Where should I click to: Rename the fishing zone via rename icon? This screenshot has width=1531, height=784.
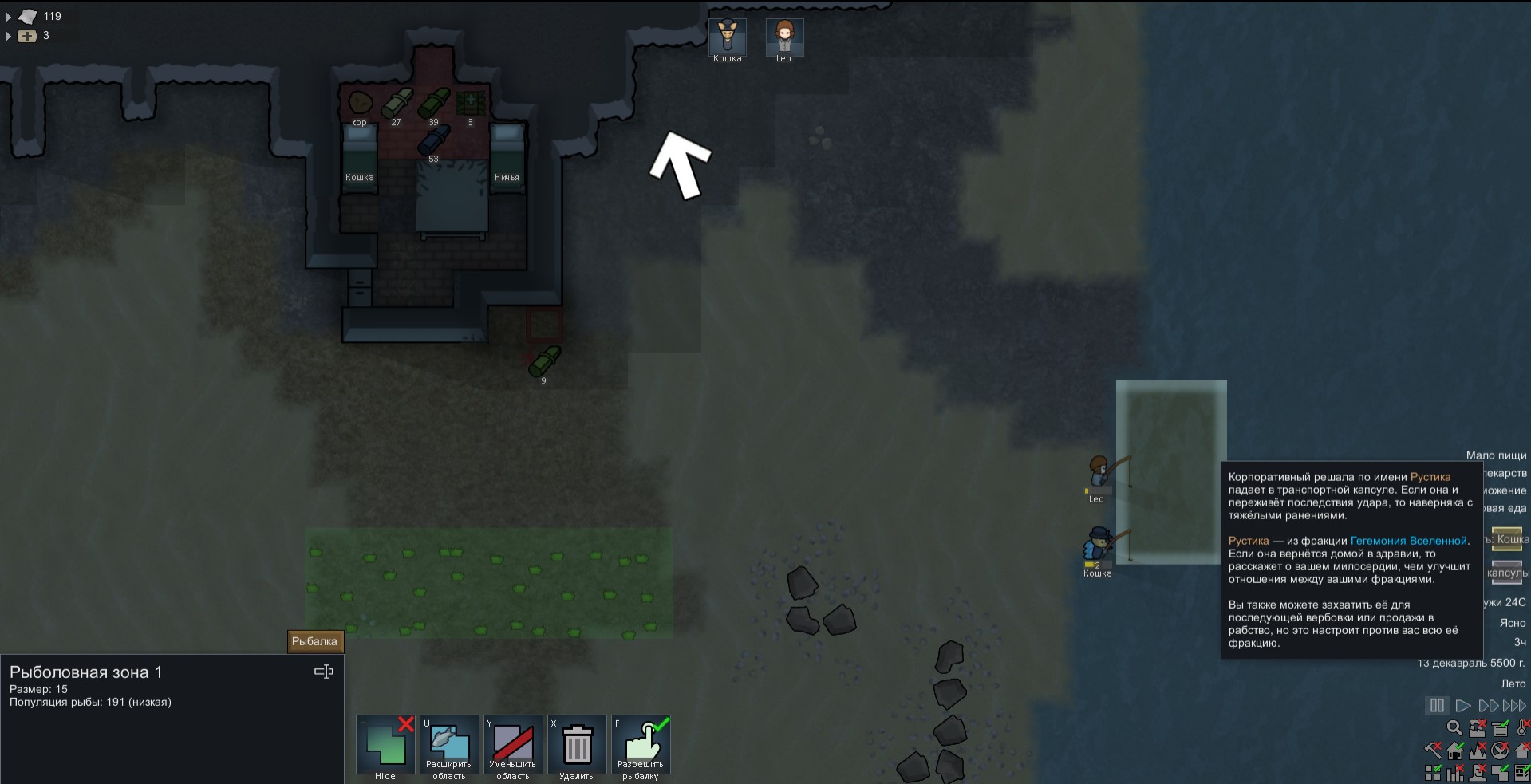point(323,672)
